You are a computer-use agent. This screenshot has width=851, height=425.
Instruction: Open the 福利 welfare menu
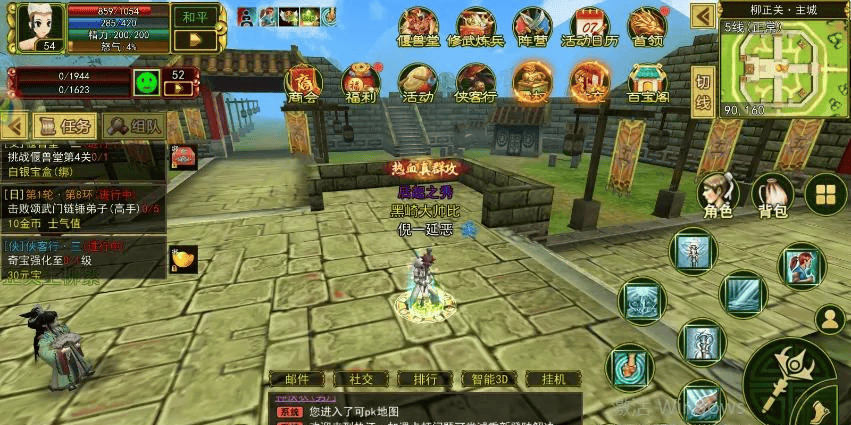tap(360, 82)
